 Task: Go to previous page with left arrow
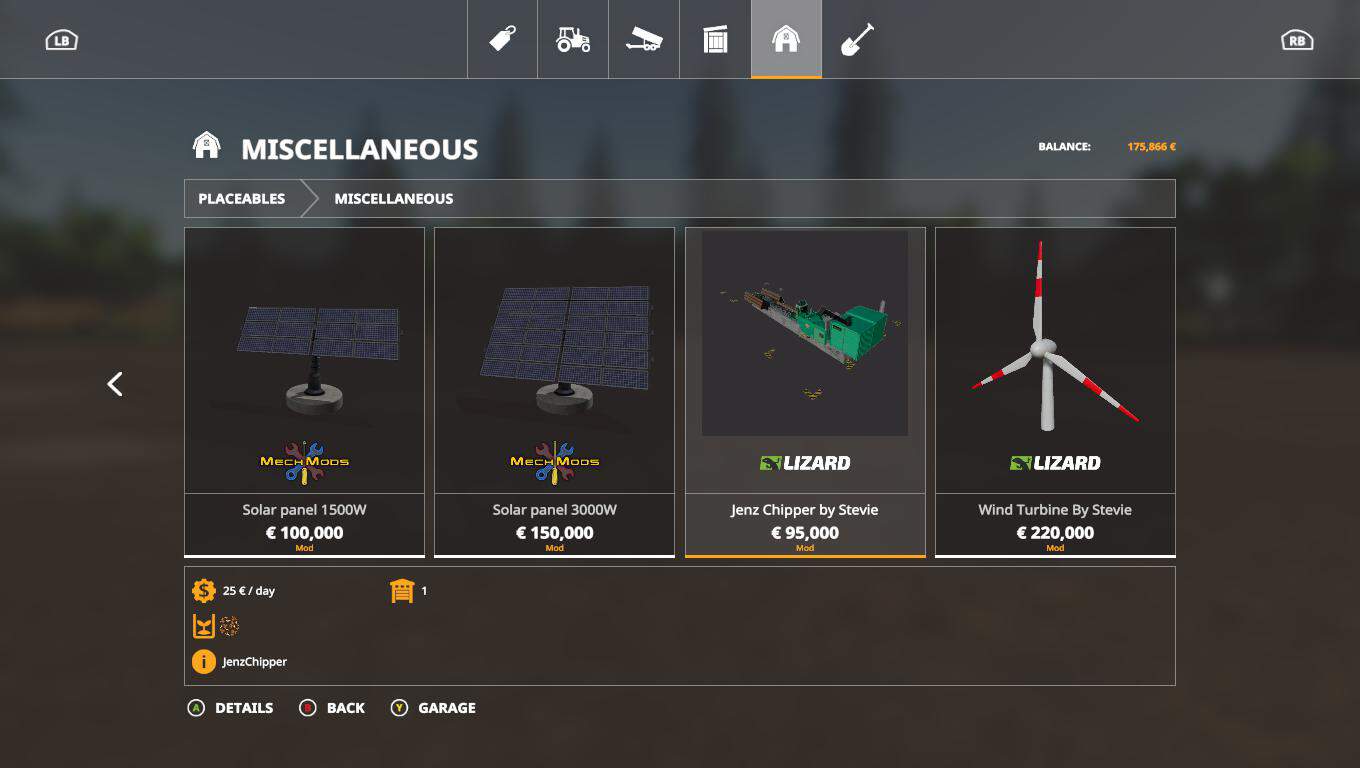pyautogui.click(x=115, y=384)
